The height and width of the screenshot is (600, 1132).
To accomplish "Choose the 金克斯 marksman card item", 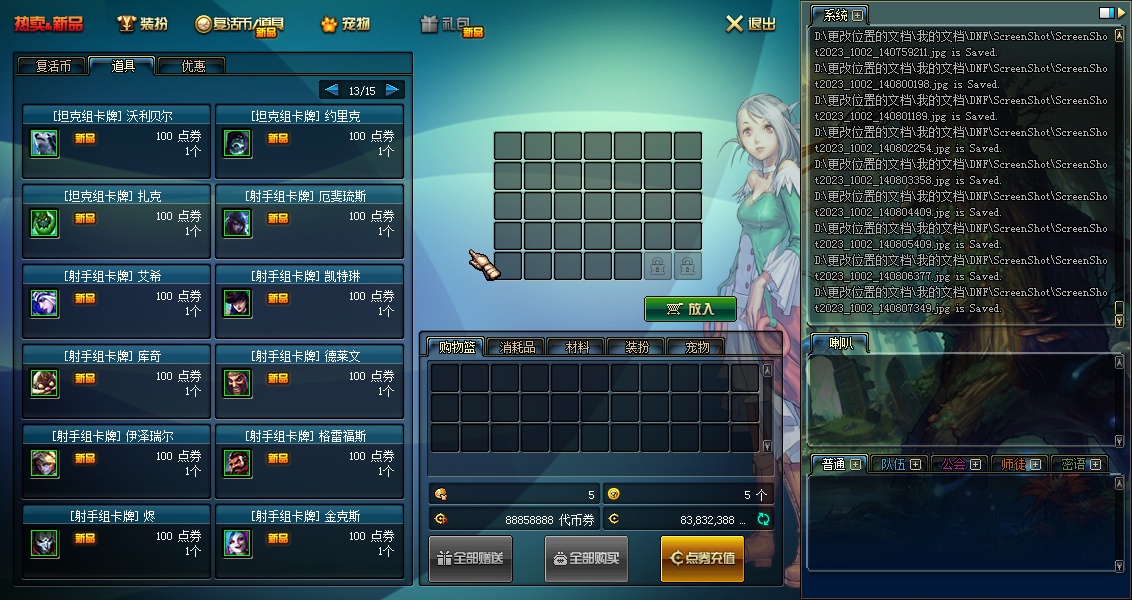I will click(x=309, y=542).
